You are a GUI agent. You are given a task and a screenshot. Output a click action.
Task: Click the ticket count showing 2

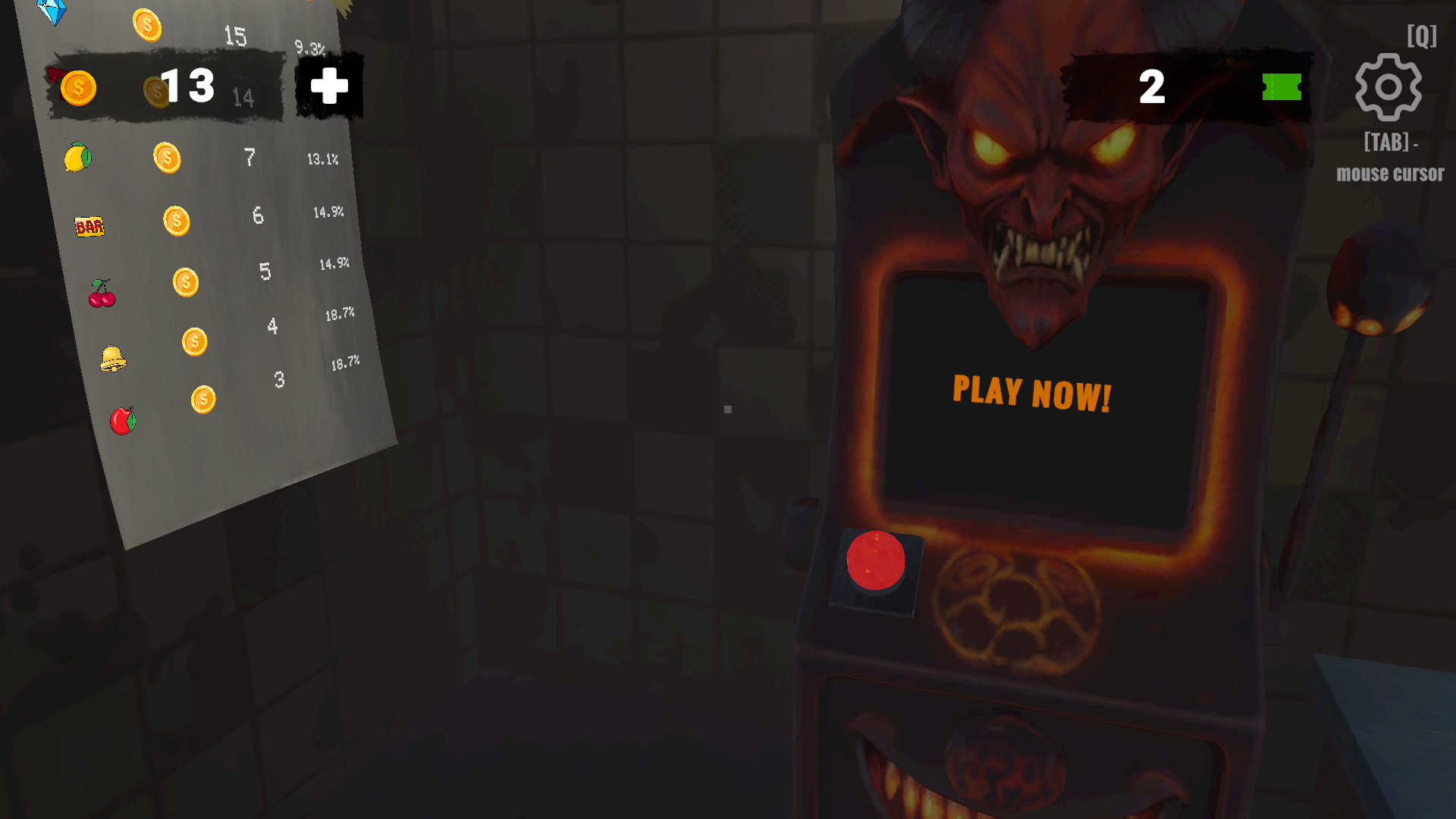pos(1153,87)
